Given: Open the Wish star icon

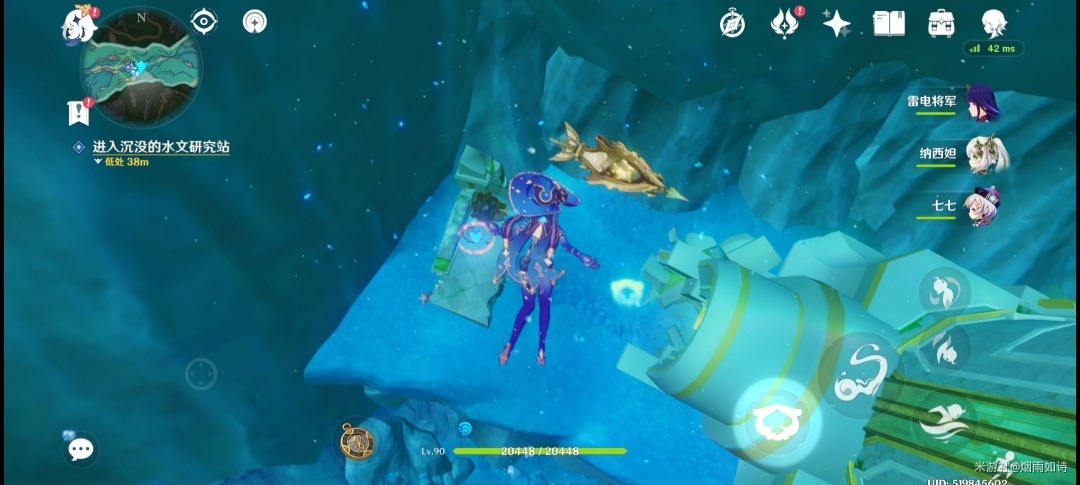Looking at the screenshot, I should 835,23.
